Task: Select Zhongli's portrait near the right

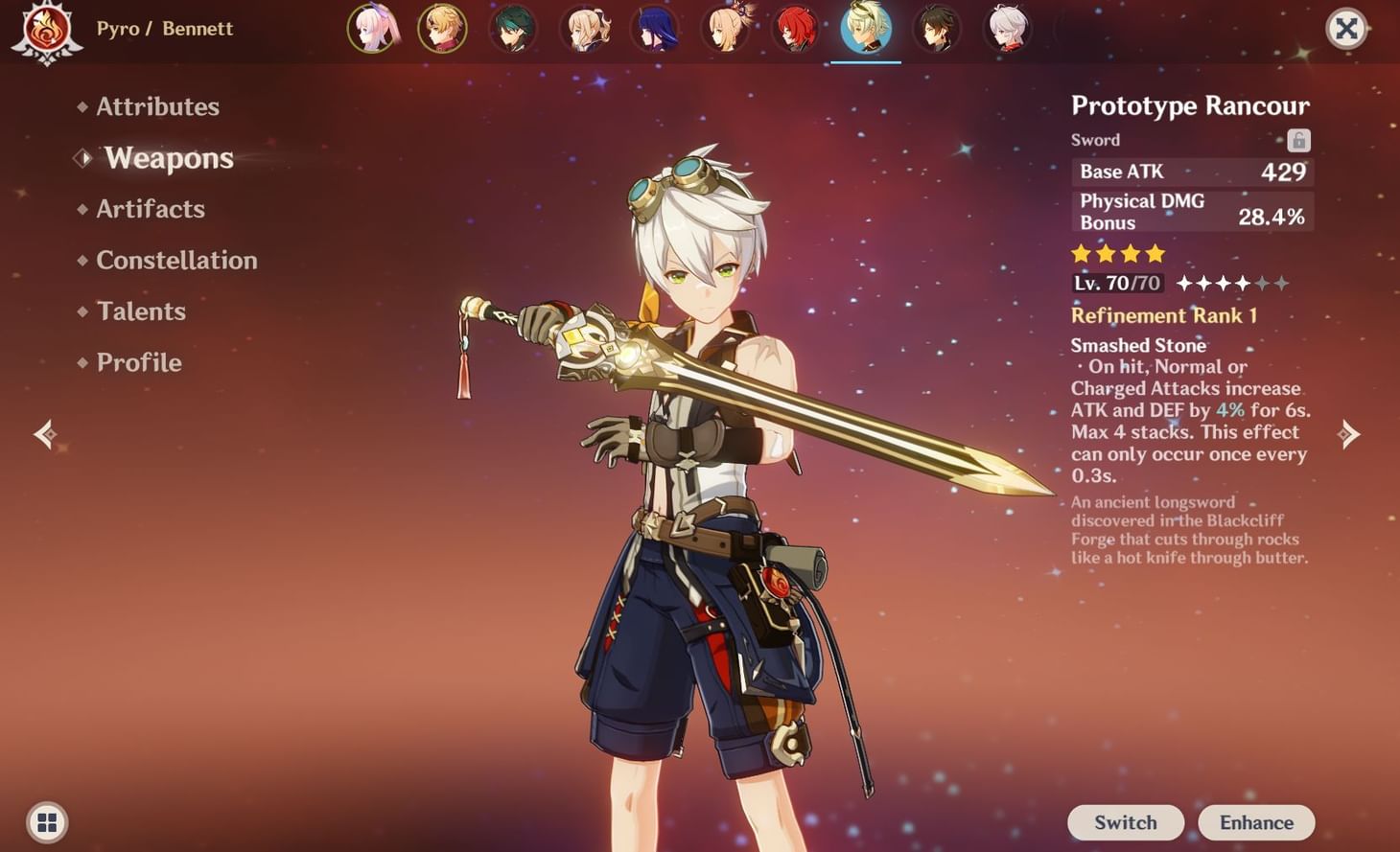Action: pos(937,28)
